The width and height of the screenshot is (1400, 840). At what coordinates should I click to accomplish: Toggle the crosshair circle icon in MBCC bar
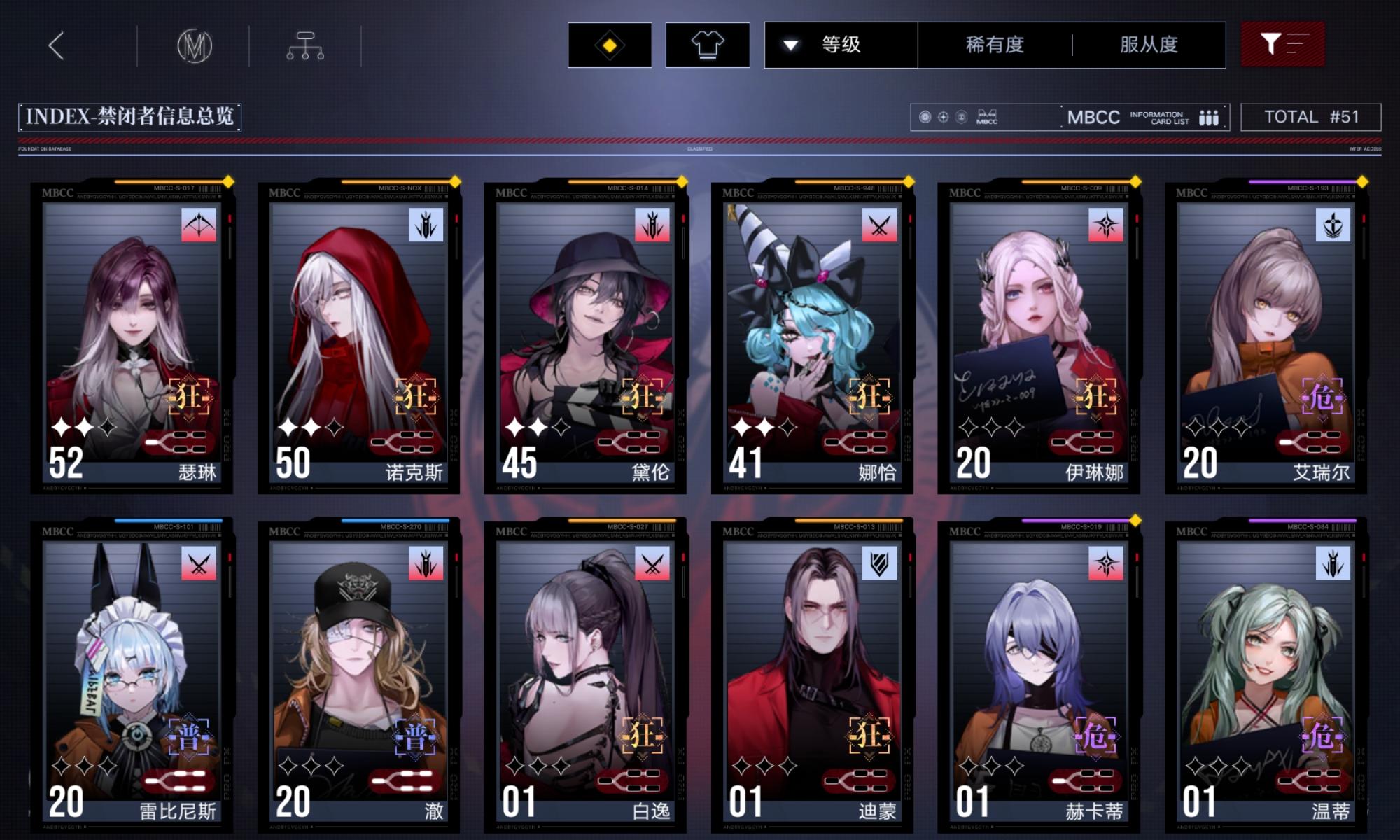[943, 116]
